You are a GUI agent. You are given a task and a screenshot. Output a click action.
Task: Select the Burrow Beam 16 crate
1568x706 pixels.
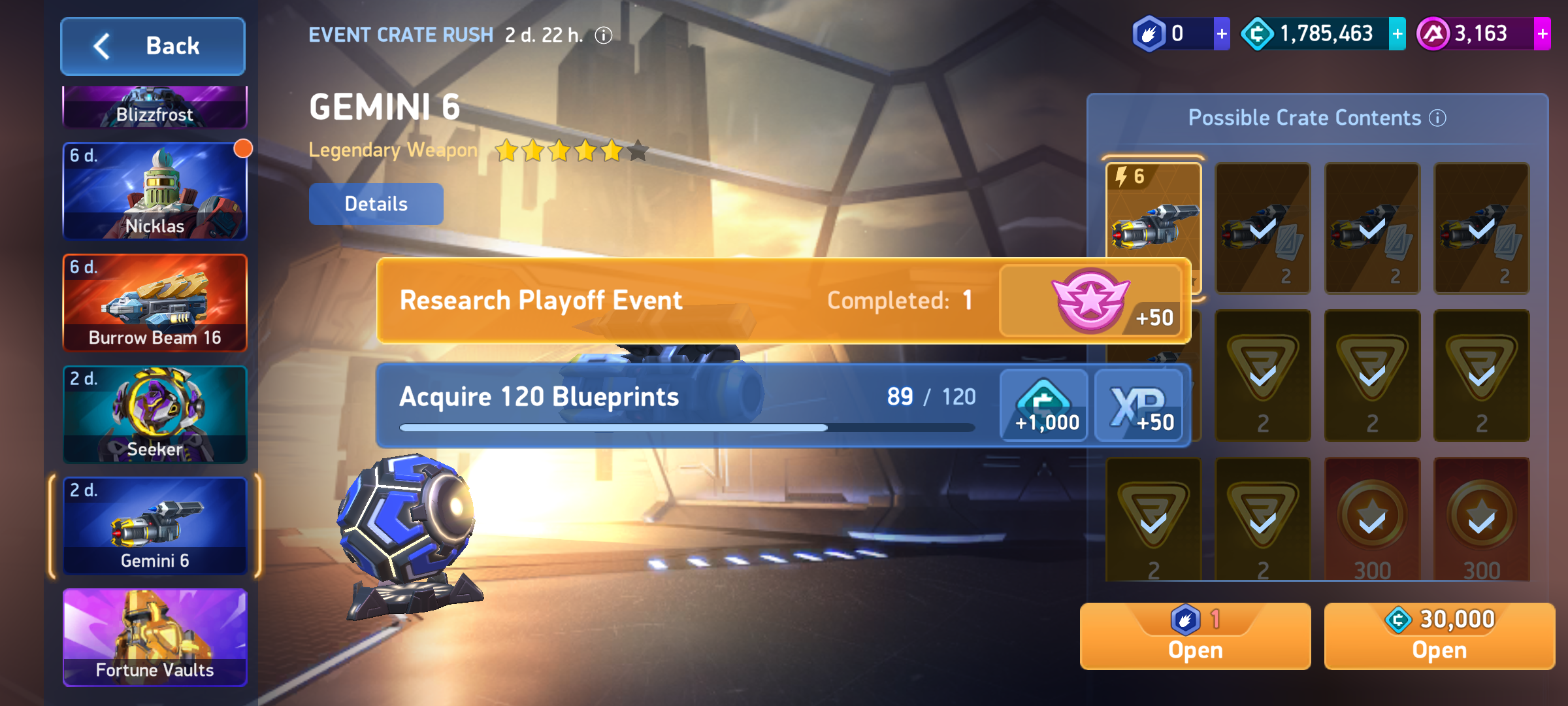click(x=155, y=303)
